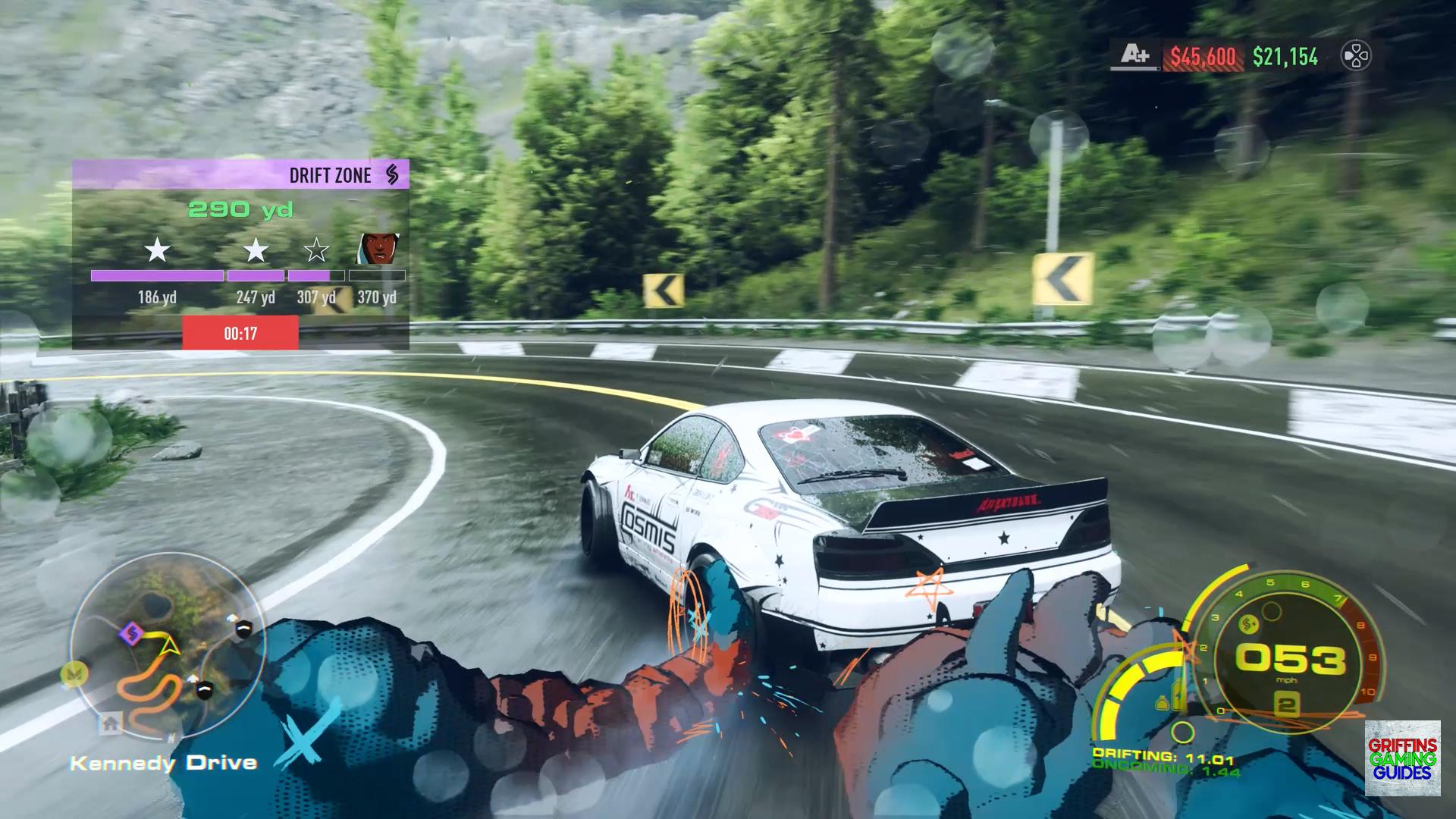Viewport: 1456px width, 819px height.
Task: Select the player arrow on the minimap
Action: tap(169, 646)
